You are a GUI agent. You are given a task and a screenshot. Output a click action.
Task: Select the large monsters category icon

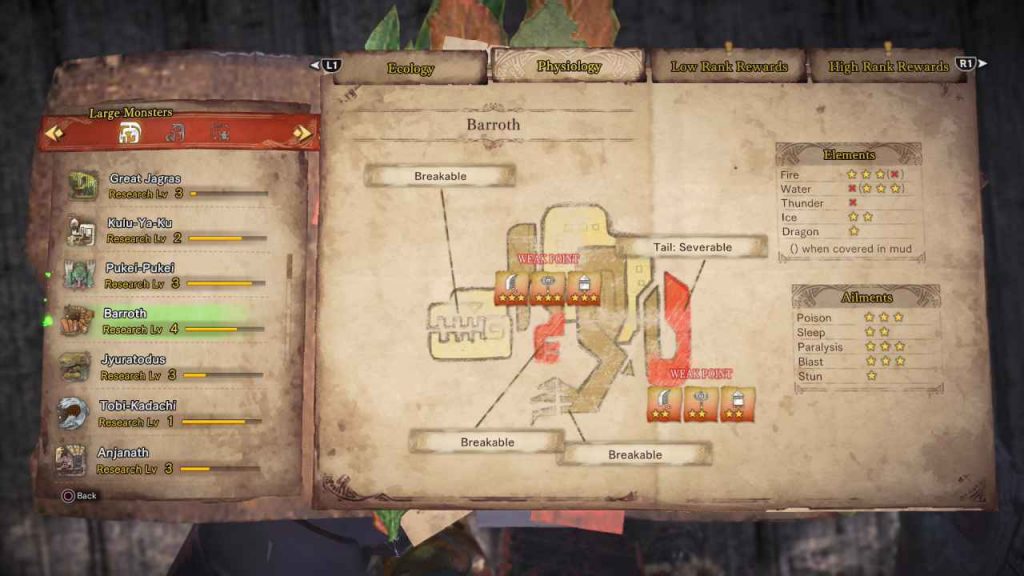click(129, 133)
